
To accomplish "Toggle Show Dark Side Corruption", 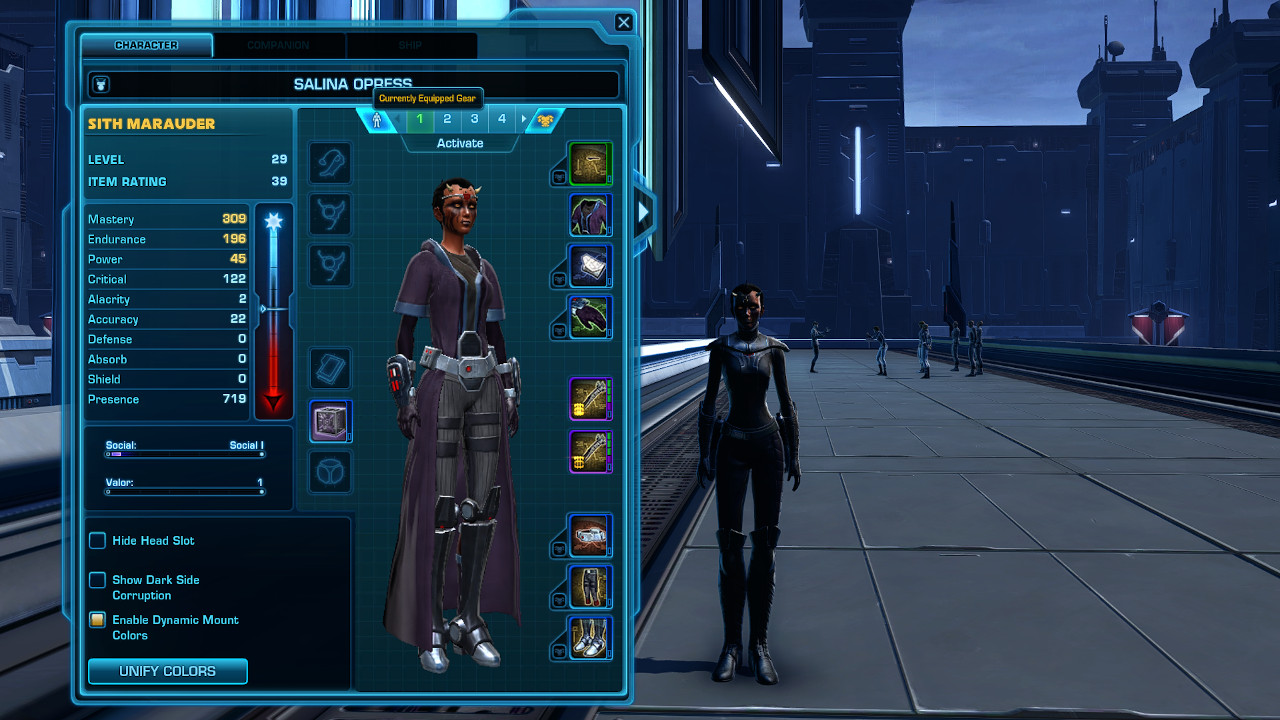I will click(x=97, y=579).
